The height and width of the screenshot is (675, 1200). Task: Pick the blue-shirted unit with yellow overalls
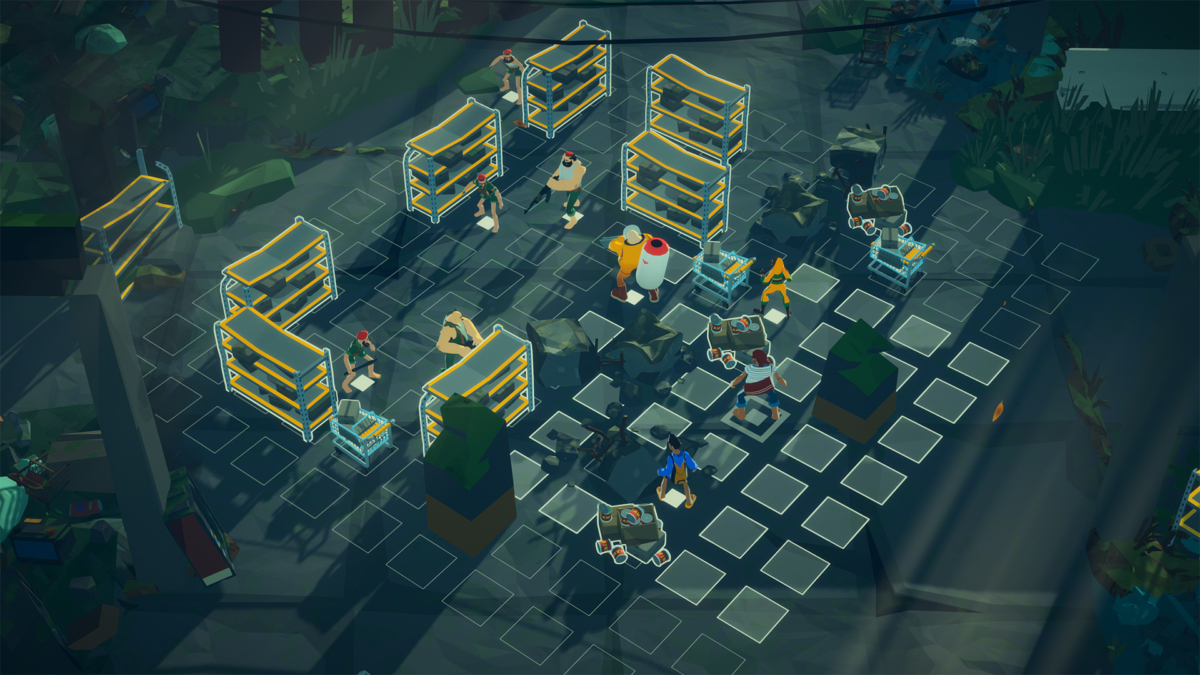(677, 470)
